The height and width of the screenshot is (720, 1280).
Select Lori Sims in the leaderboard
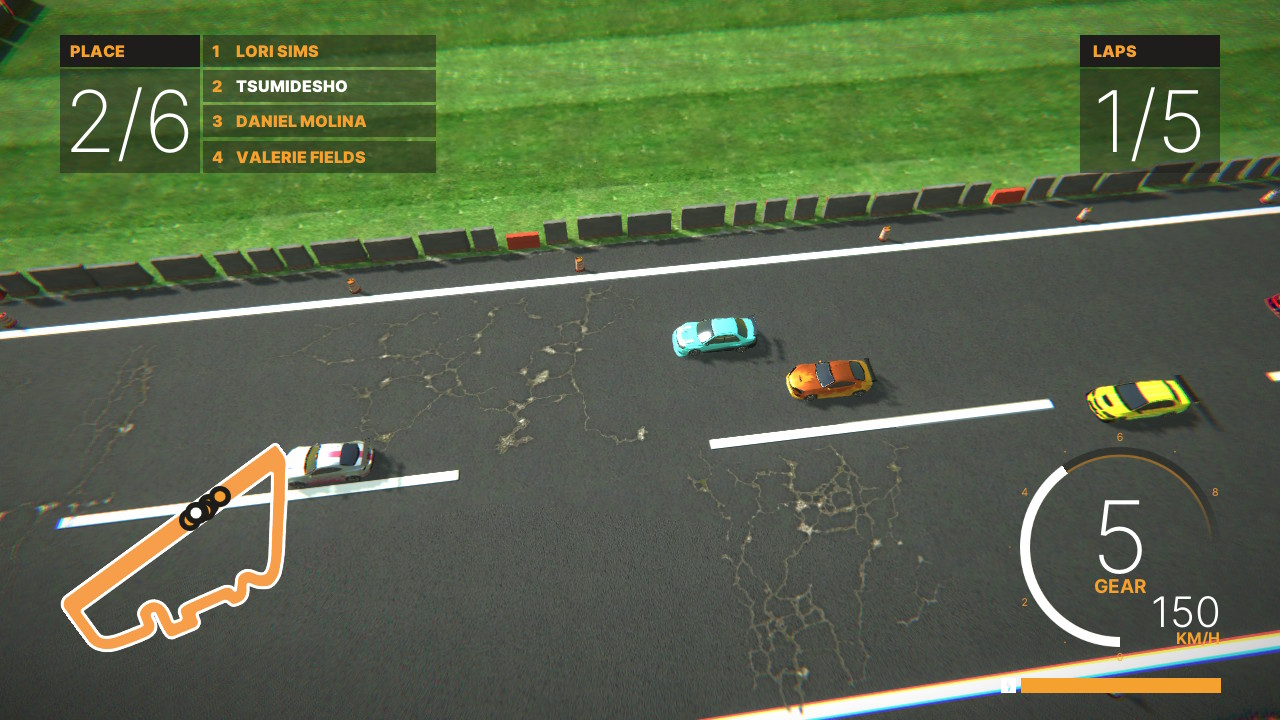(x=318, y=51)
